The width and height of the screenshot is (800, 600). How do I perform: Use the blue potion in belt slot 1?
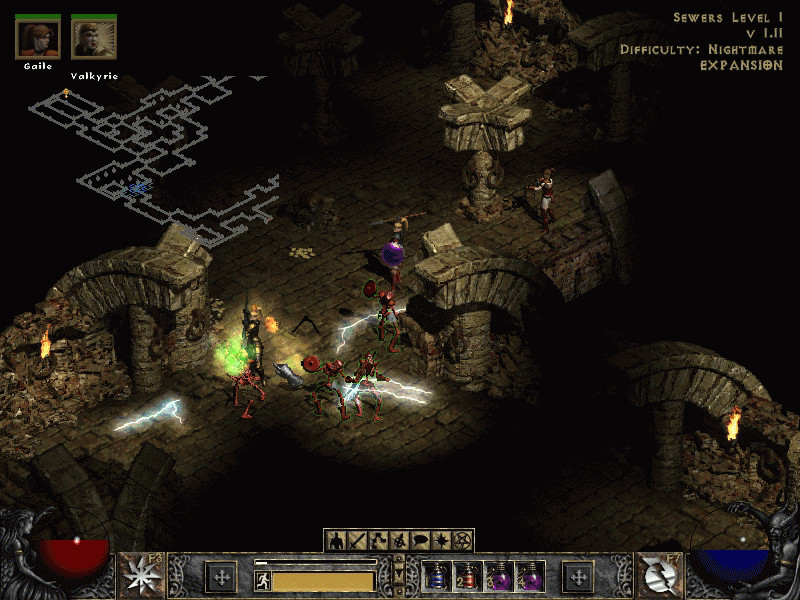point(437,577)
